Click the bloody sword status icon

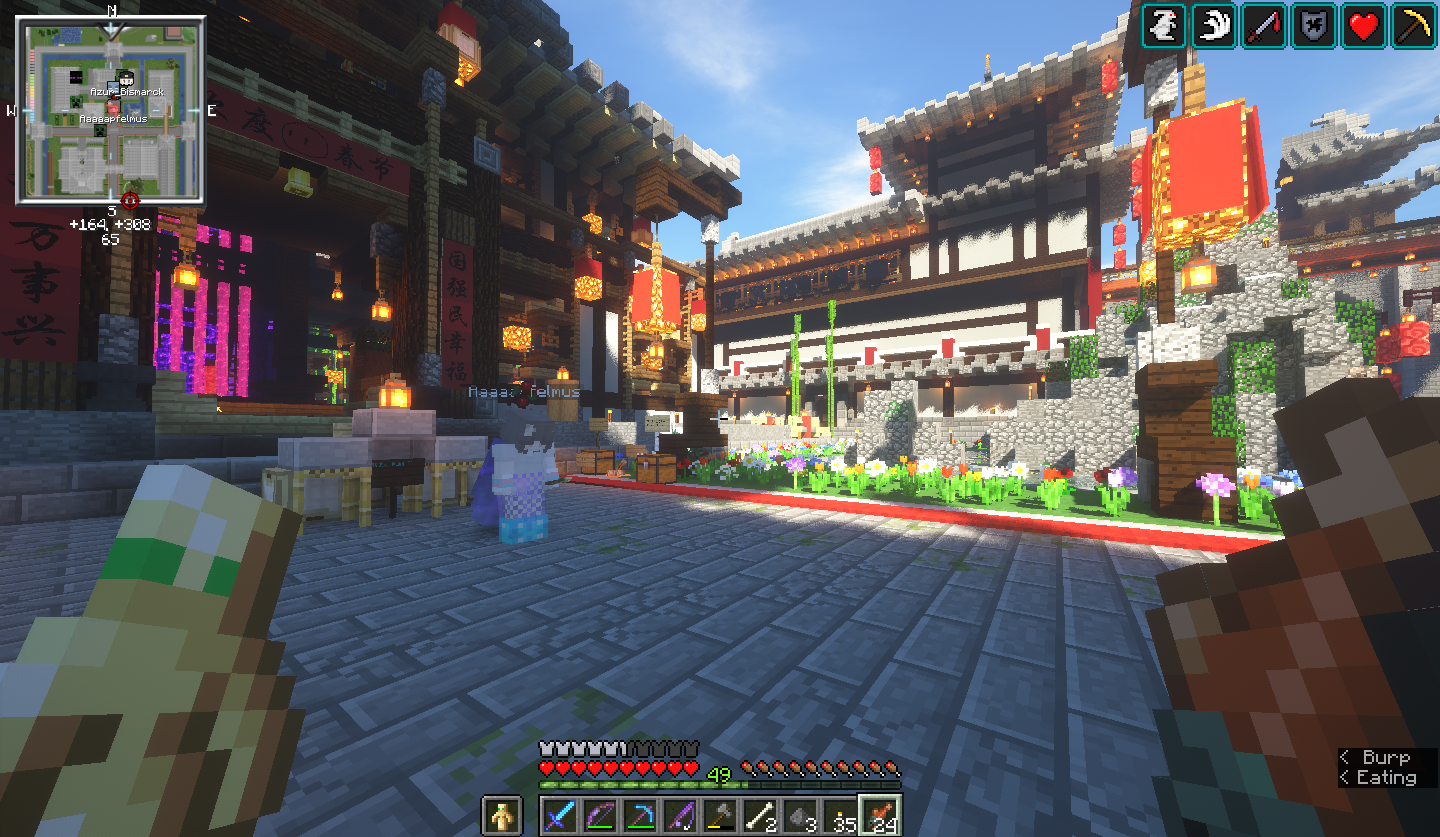[x=1264, y=26]
